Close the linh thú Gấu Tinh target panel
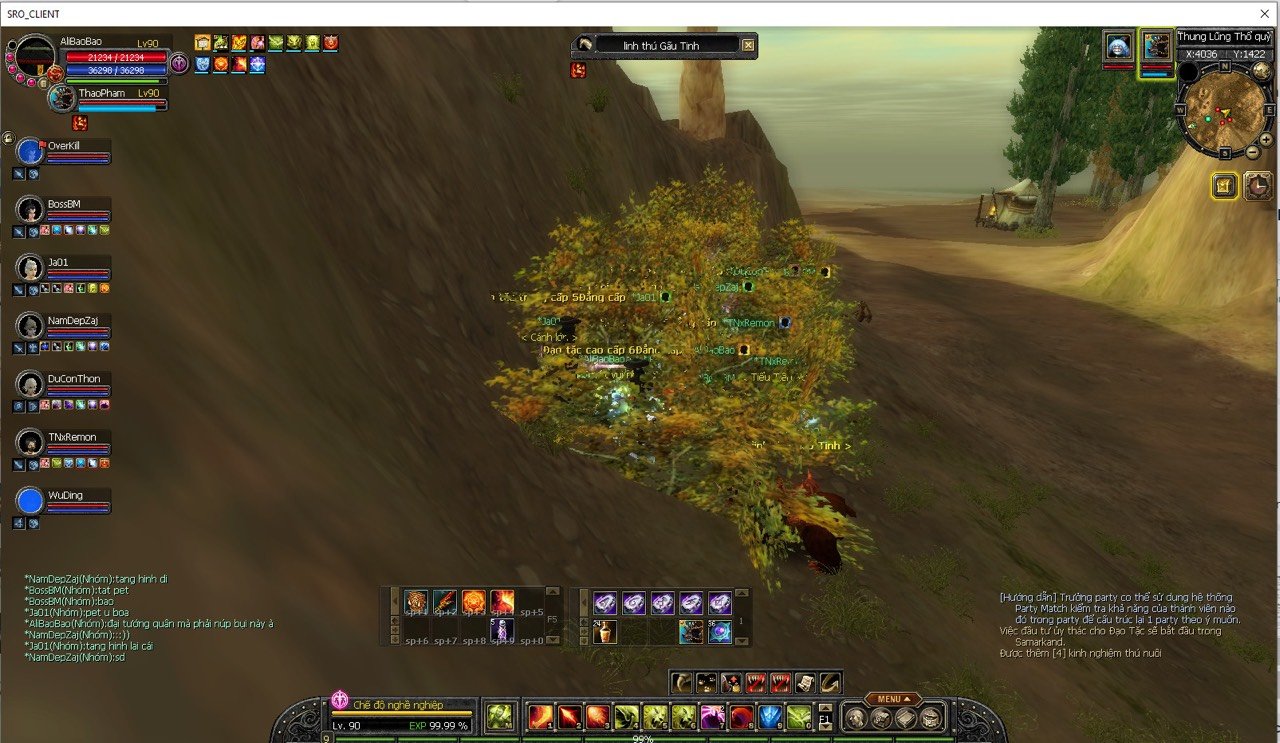Image resolution: width=1280 pixels, height=743 pixels. [748, 45]
